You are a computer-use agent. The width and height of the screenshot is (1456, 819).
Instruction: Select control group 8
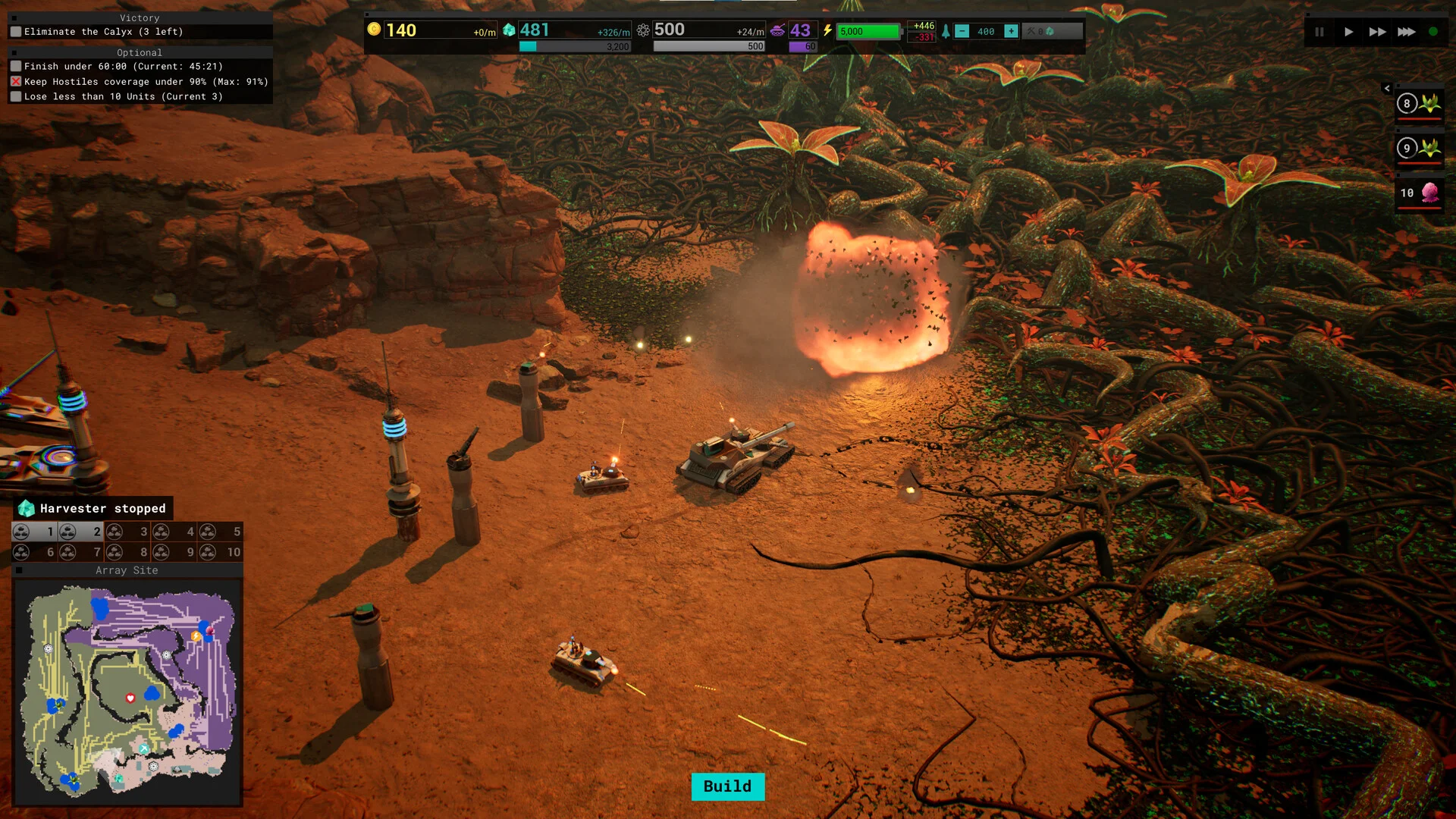click(x=129, y=552)
